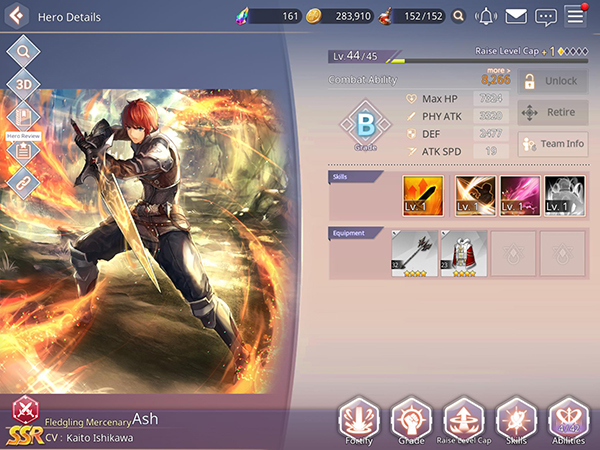Open the Abilities menu
600x450 pixels.
click(x=569, y=420)
